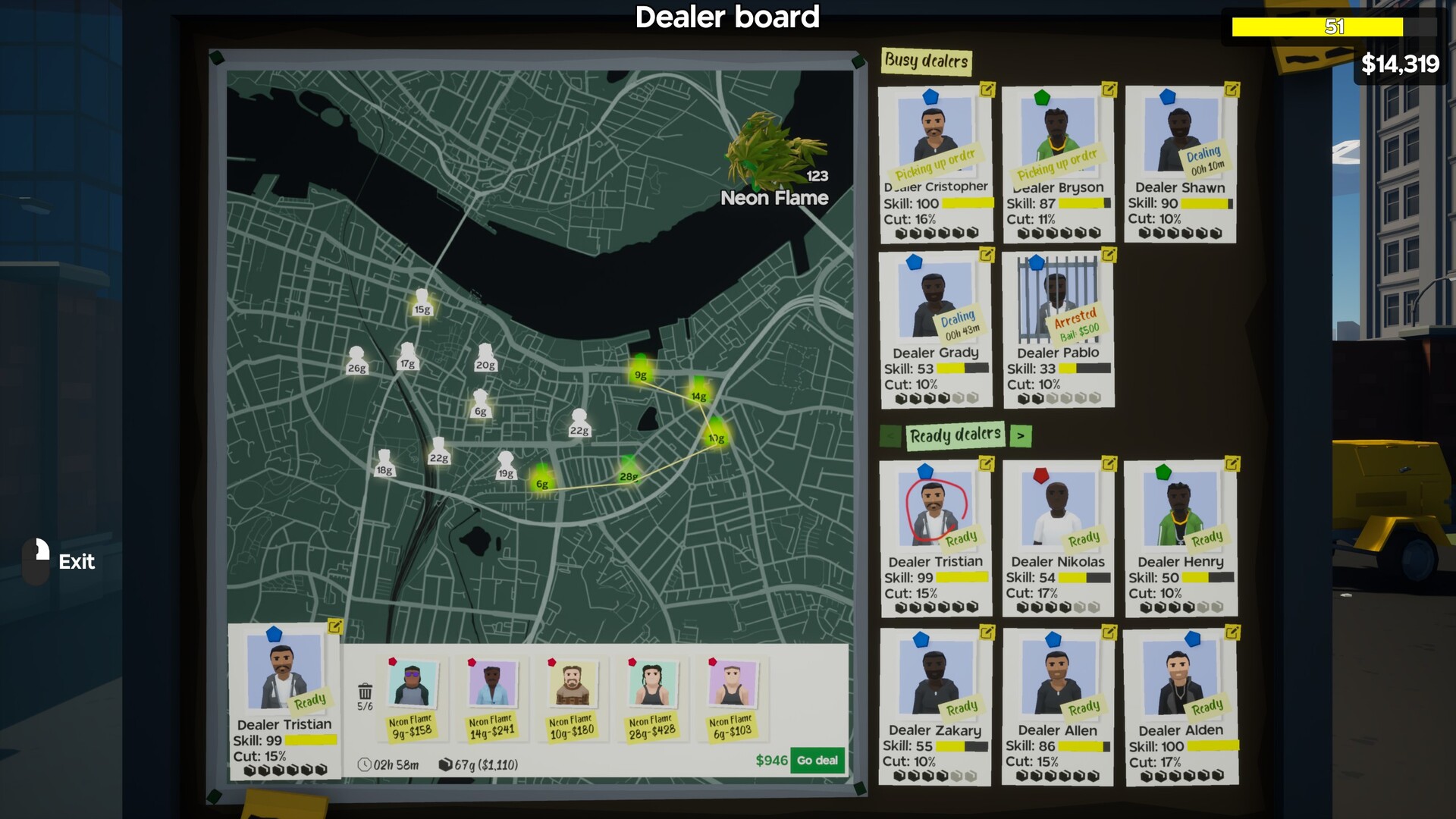
Task: Click the left arrow beside Ready dealers header
Action: coord(890,436)
